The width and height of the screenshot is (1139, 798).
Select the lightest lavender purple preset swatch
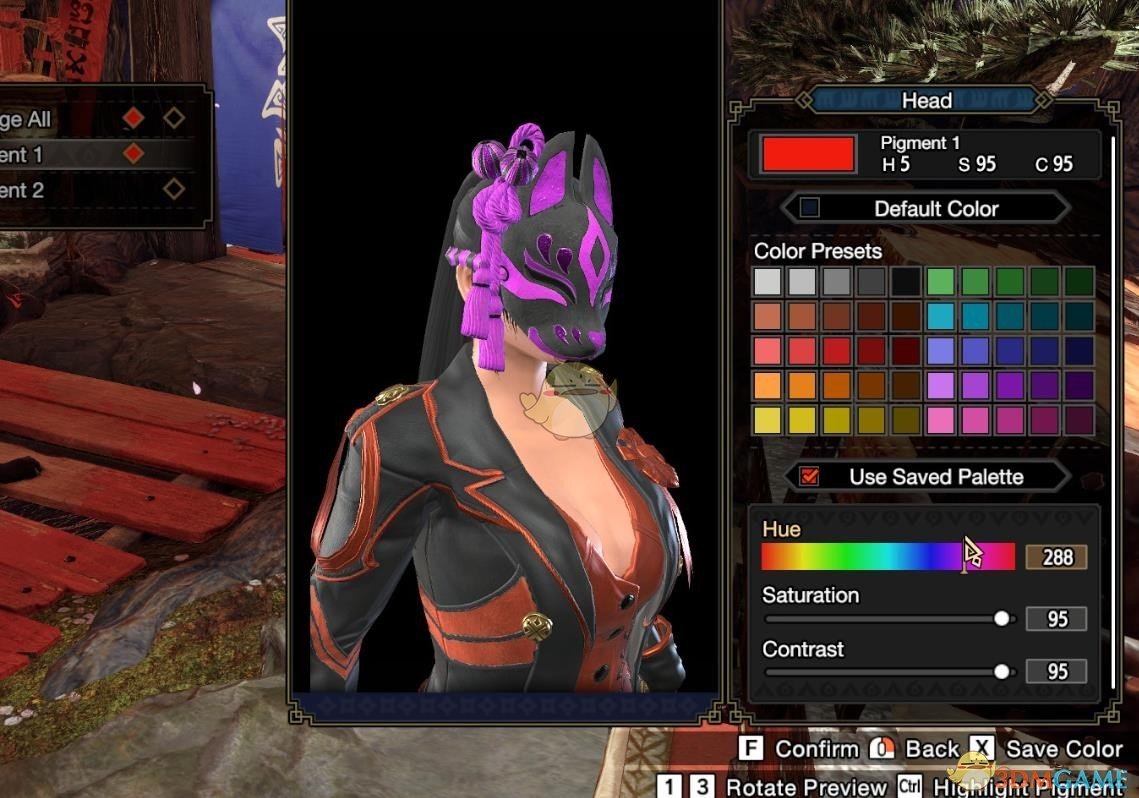coord(941,385)
